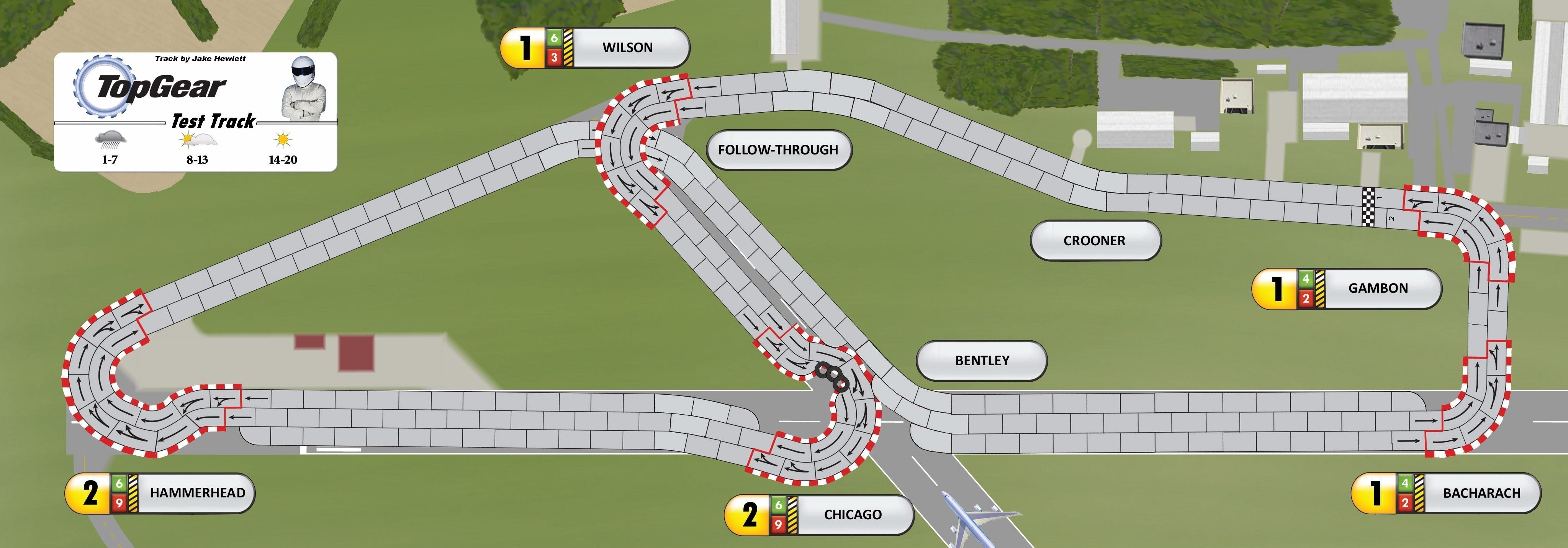Click the Bentley label
Image resolution: width=1568 pixels, height=548 pixels.
(x=981, y=361)
